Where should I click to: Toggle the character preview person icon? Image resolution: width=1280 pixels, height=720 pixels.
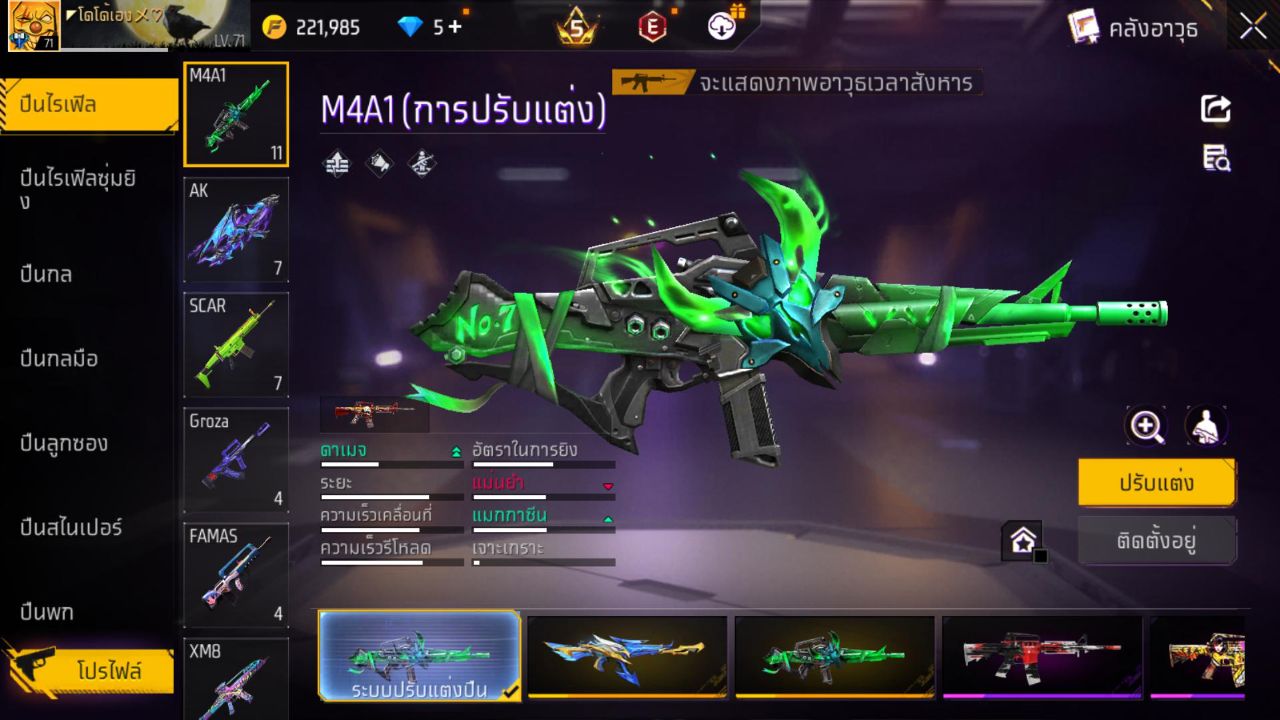(1206, 425)
